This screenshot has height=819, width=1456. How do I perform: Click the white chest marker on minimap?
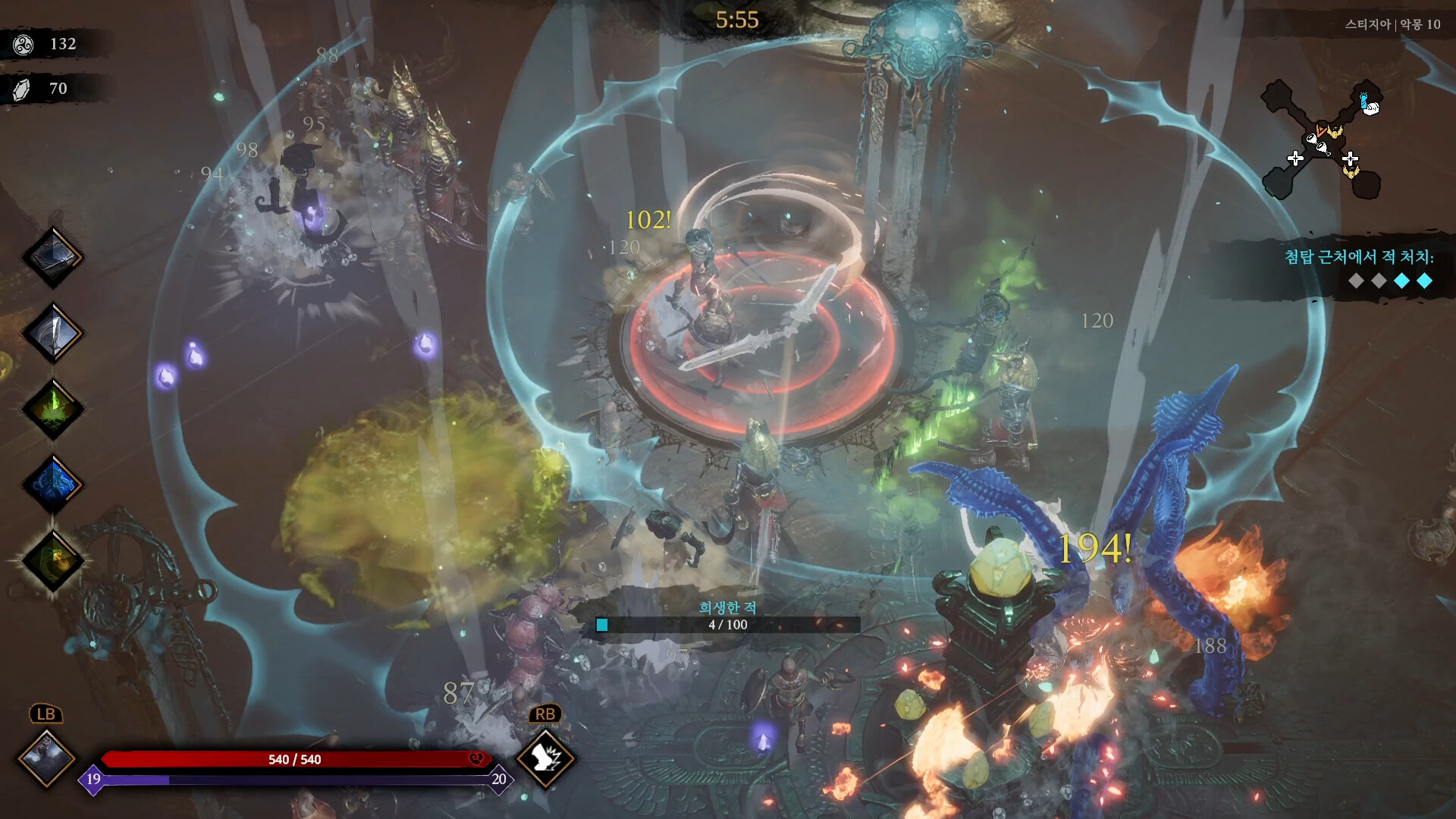click(x=1371, y=108)
